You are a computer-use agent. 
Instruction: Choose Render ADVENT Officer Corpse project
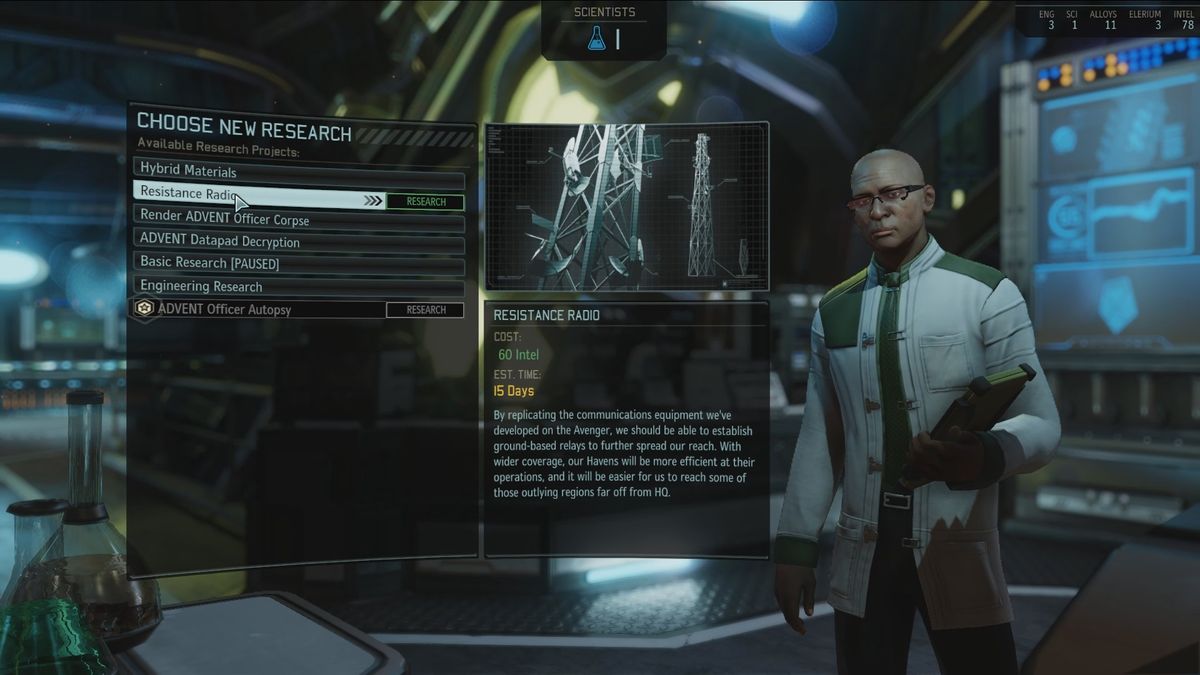(x=298, y=219)
